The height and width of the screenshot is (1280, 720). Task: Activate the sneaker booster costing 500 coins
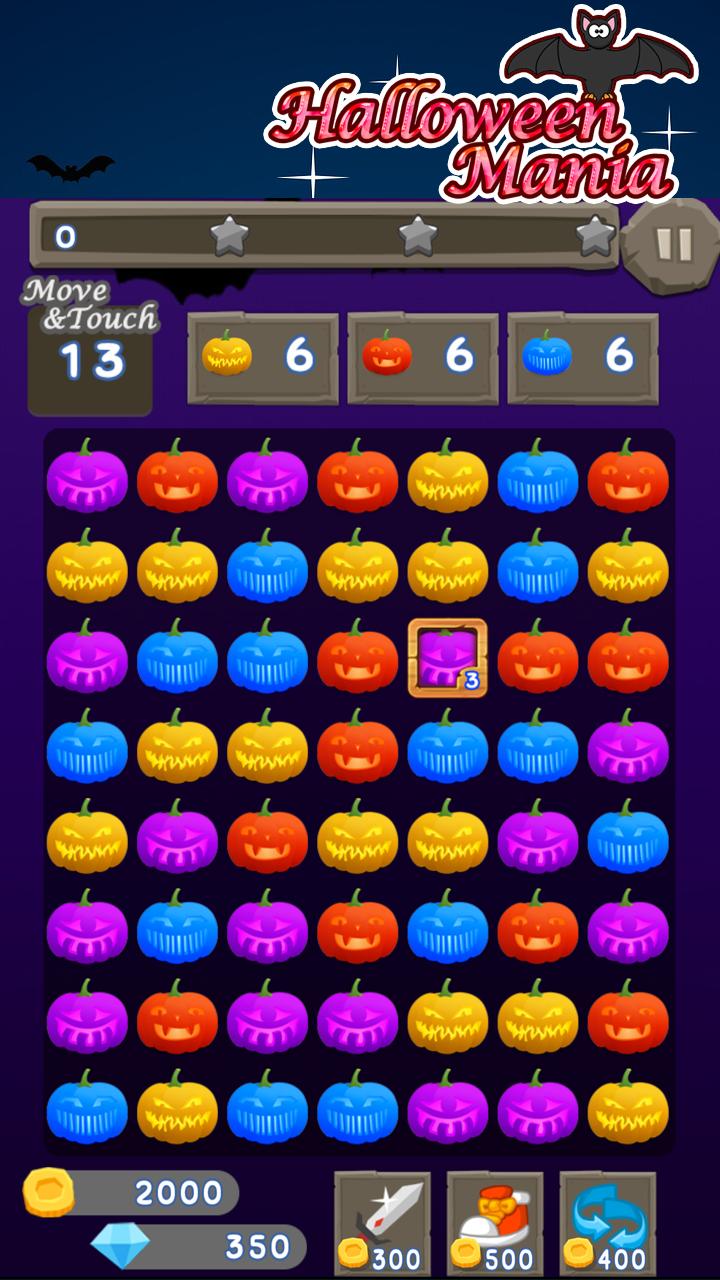pos(495,1223)
